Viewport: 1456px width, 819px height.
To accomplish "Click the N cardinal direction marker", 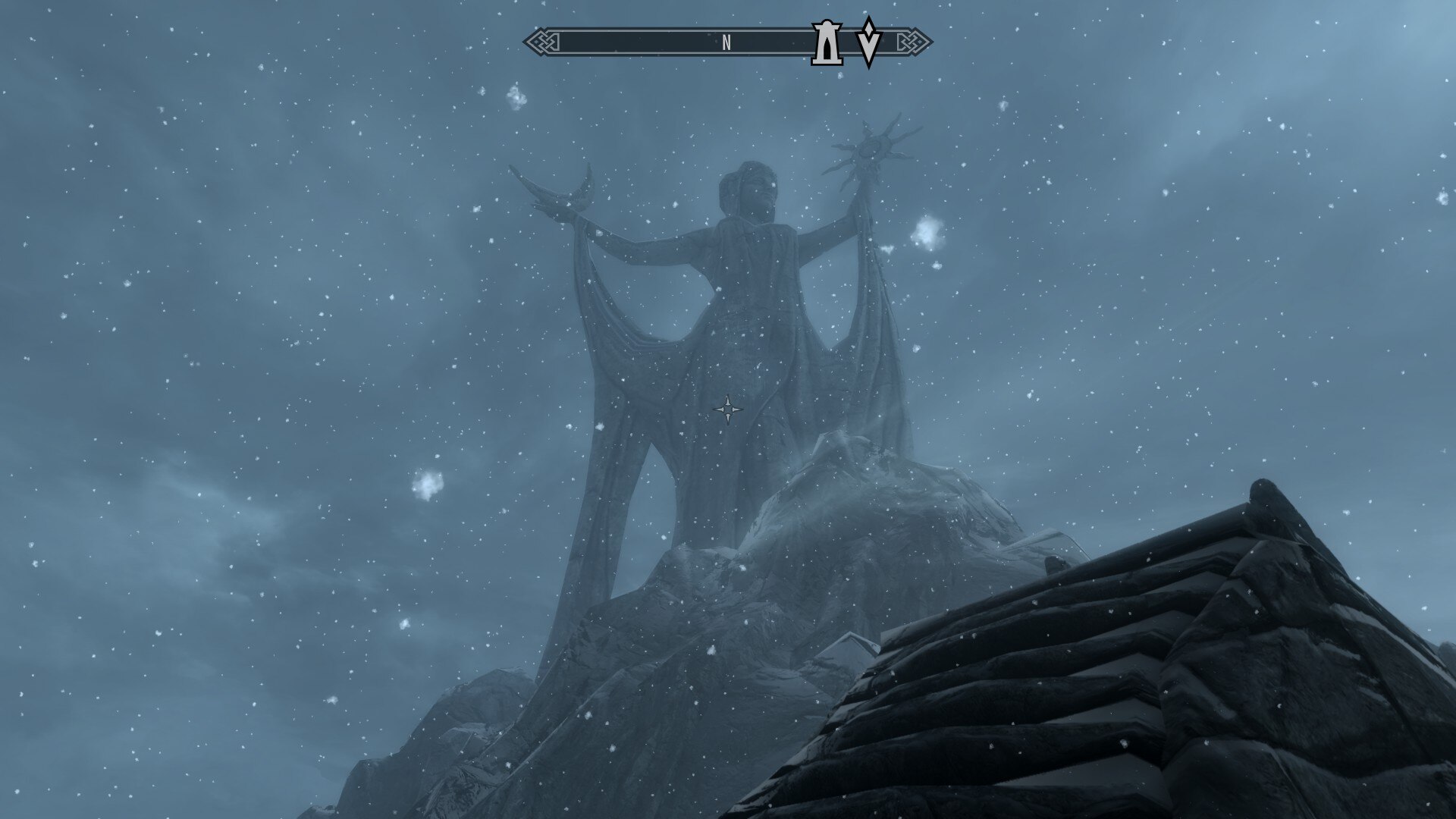I will pos(727,43).
